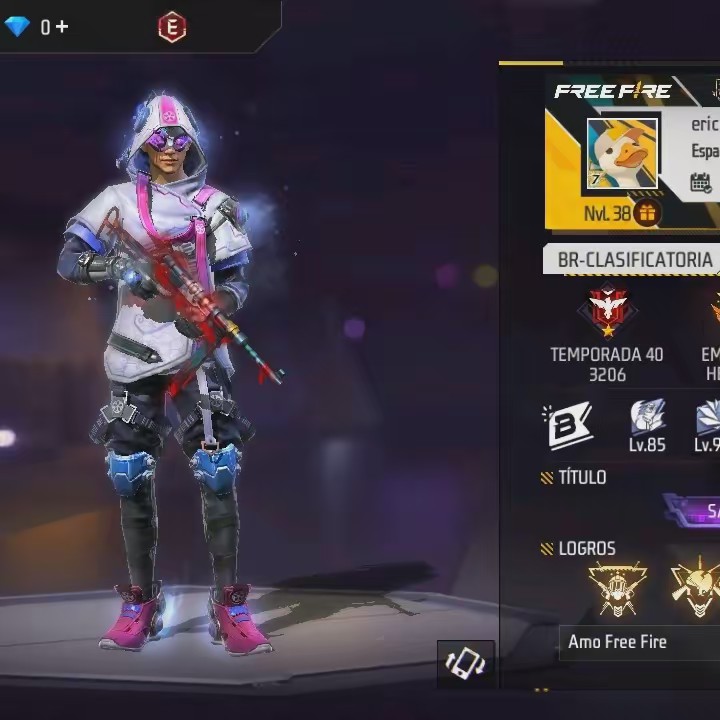Image resolution: width=720 pixels, height=720 pixels.
Task: Select the duck profile avatar
Action: [x=622, y=154]
